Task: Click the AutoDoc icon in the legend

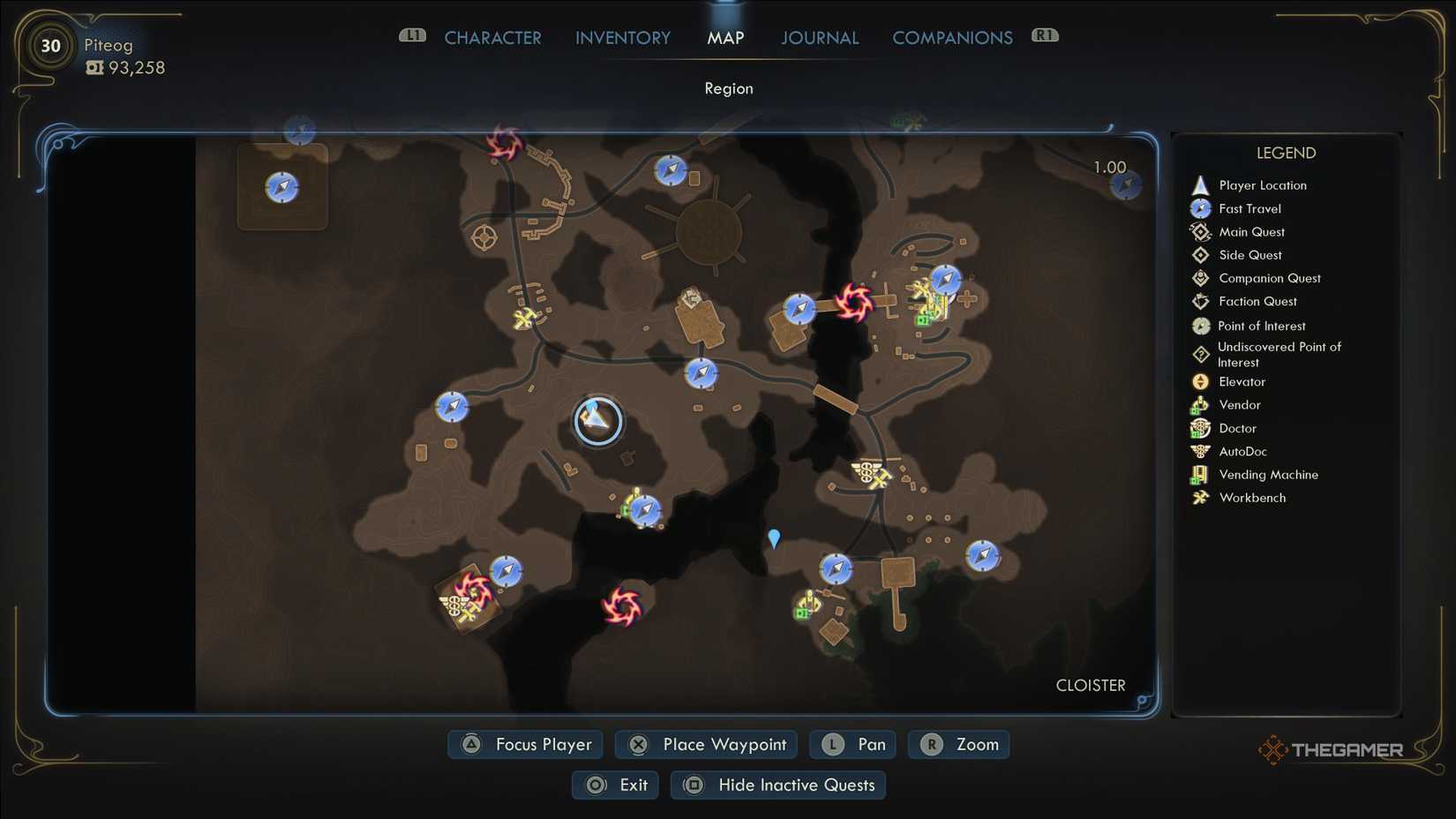Action: [x=1200, y=451]
